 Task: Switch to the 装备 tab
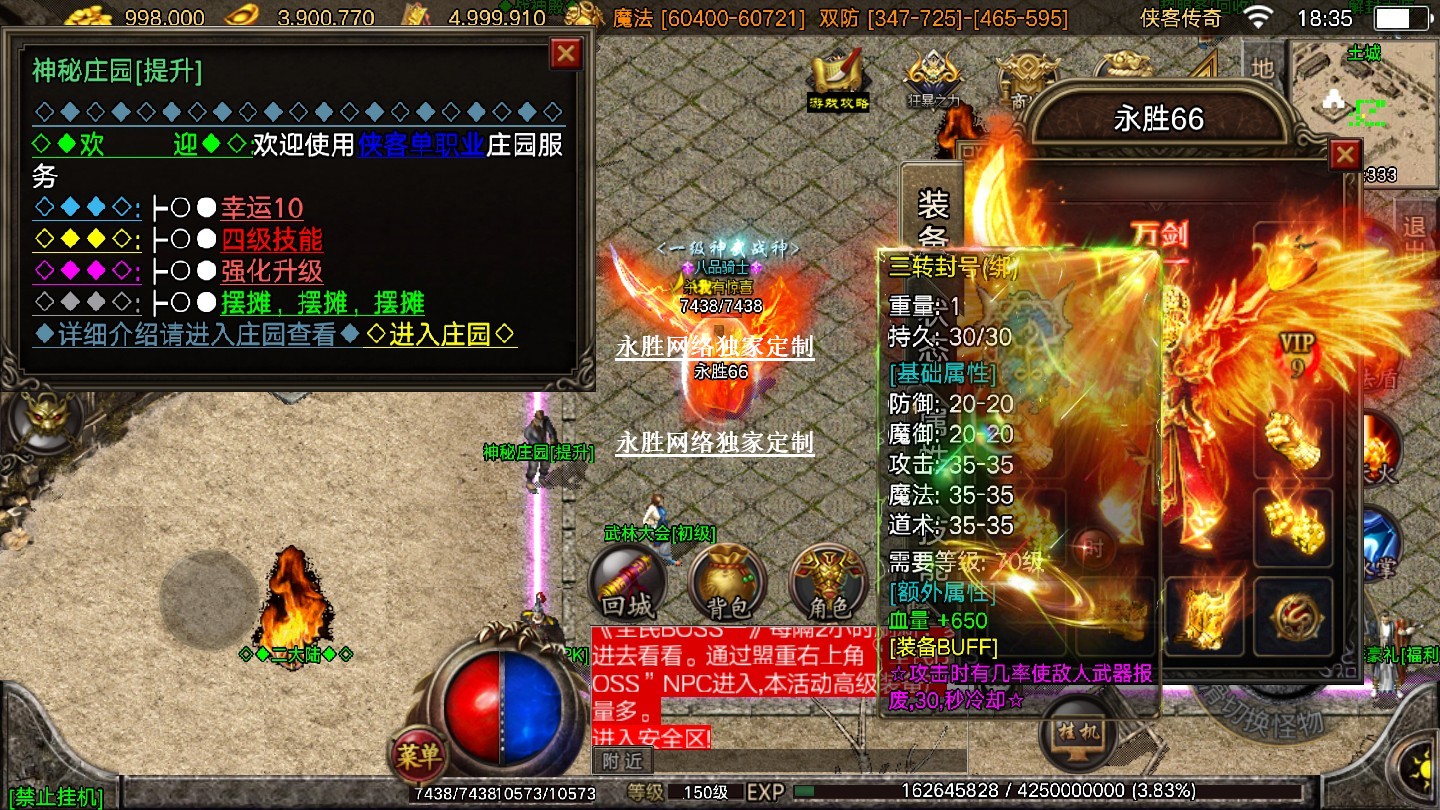[932, 220]
